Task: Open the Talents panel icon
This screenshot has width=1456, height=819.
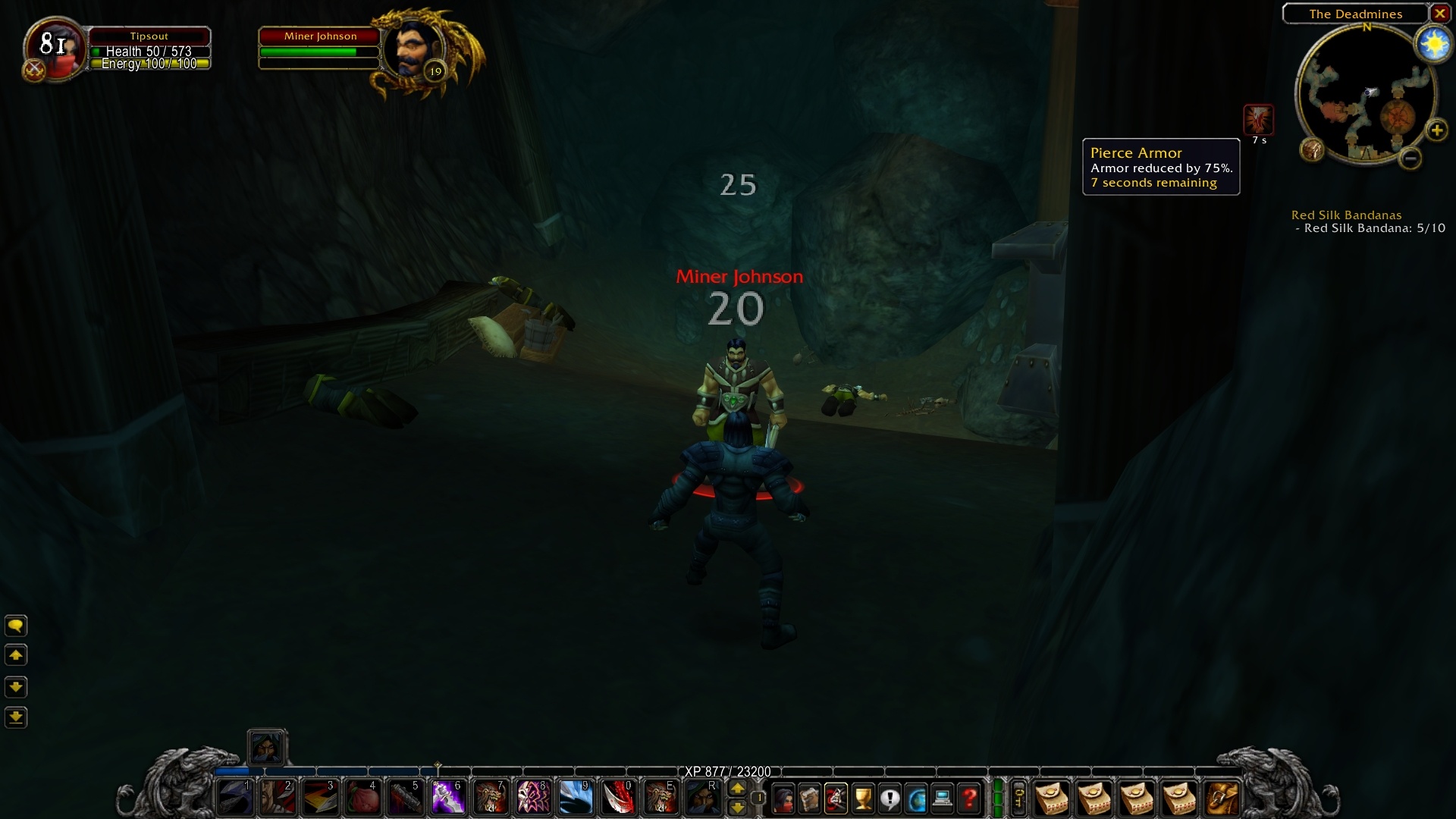Action: pyautogui.click(x=836, y=799)
